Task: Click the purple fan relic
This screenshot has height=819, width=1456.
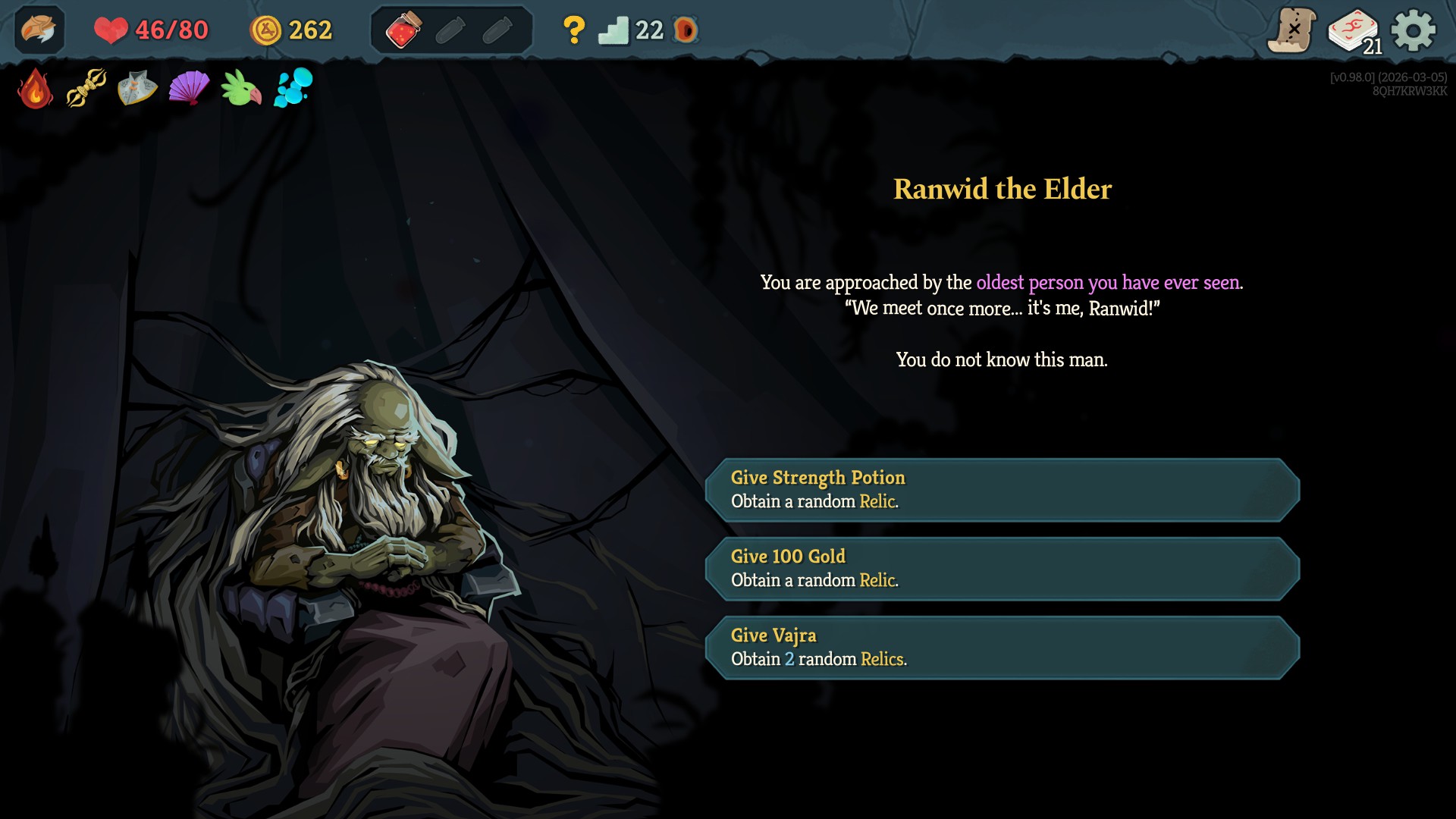Action: pyautogui.click(x=189, y=89)
